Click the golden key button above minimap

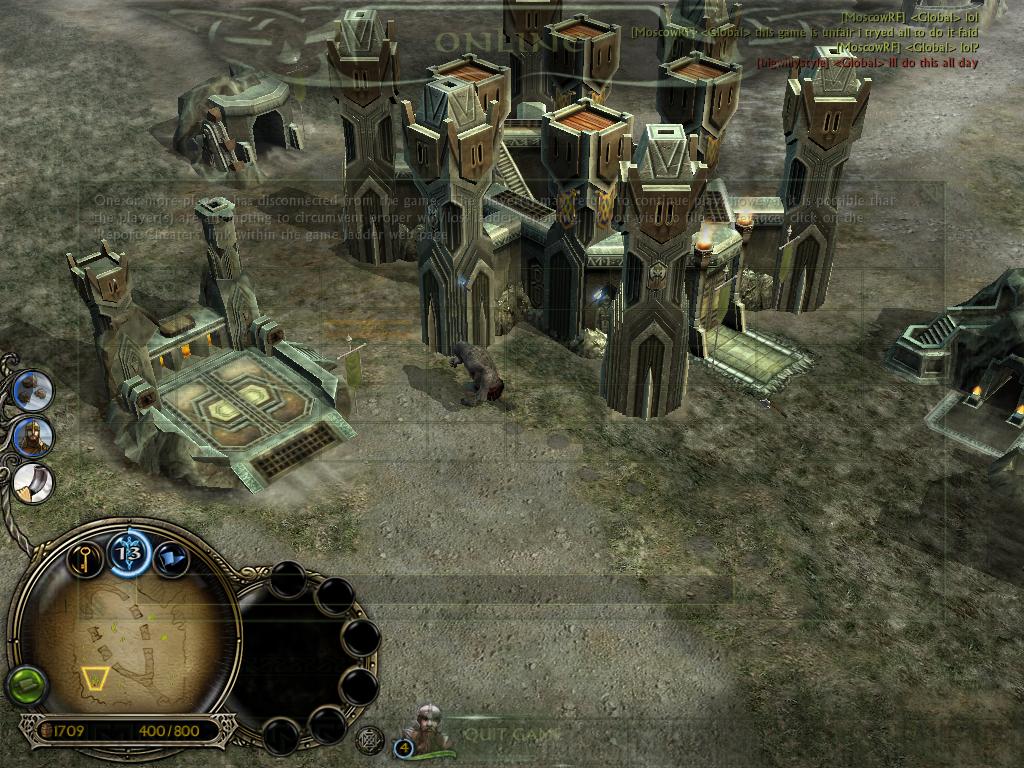point(86,557)
